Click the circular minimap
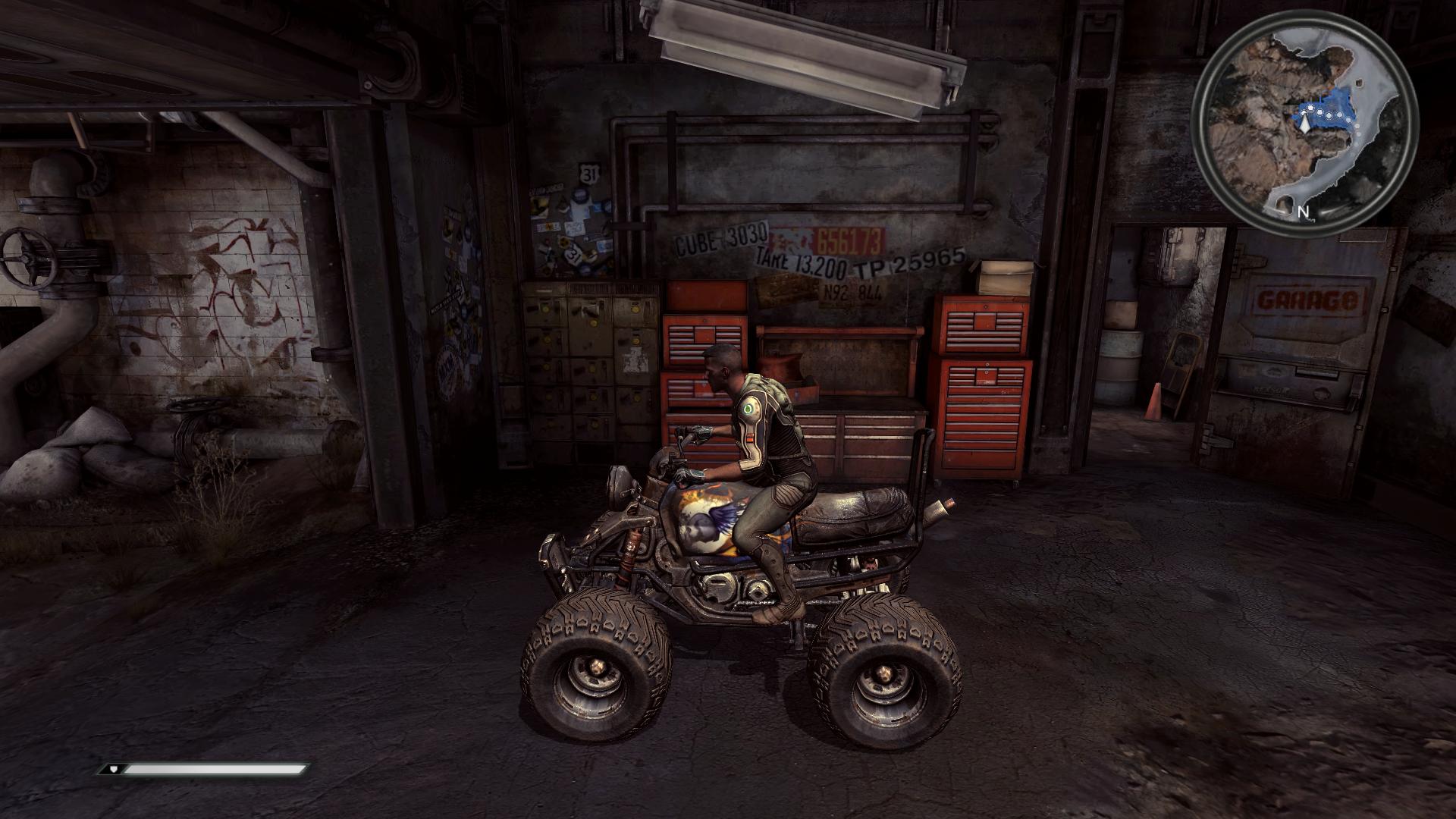 click(x=1303, y=121)
